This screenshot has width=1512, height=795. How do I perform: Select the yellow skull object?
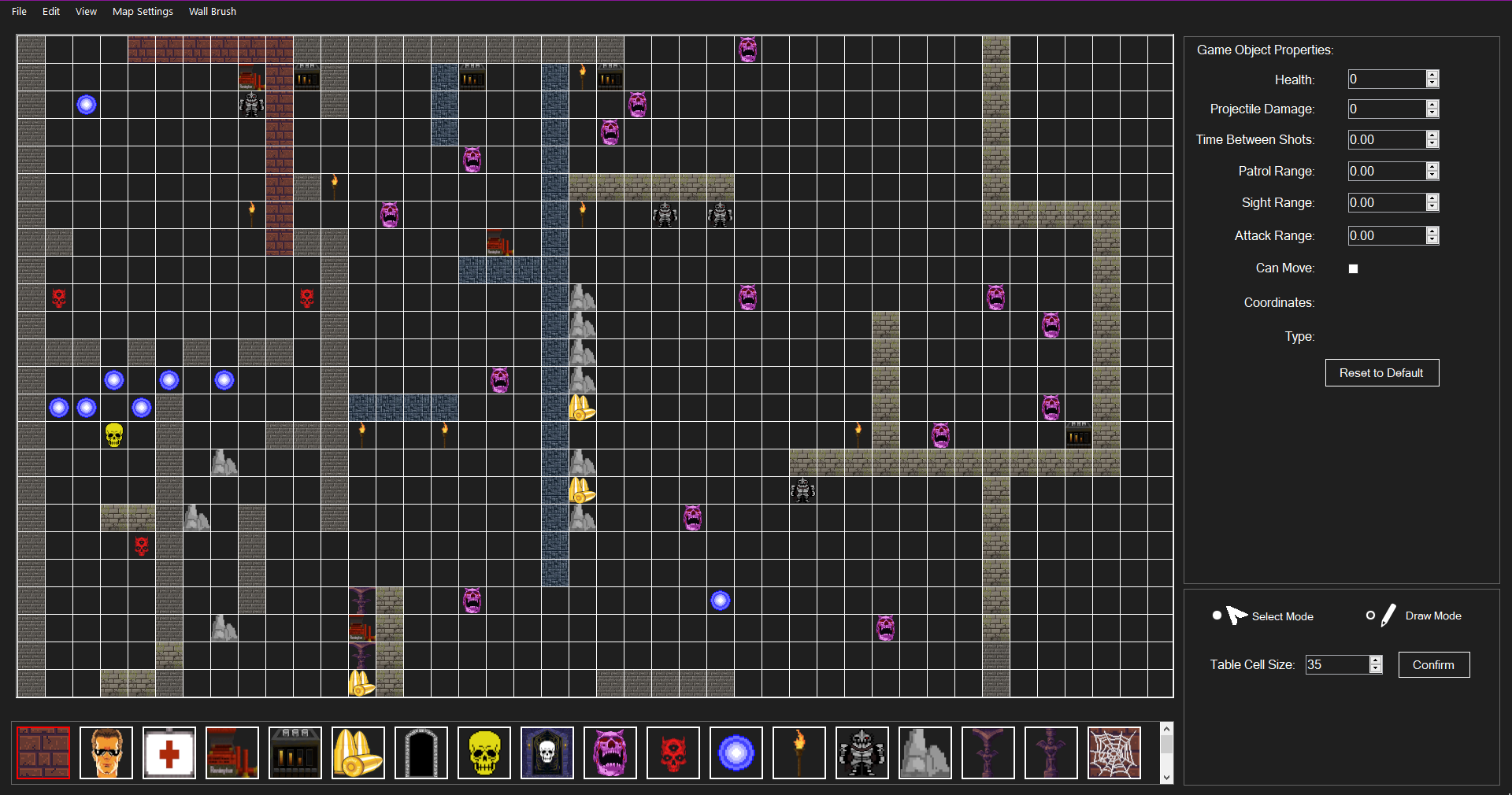(484, 752)
